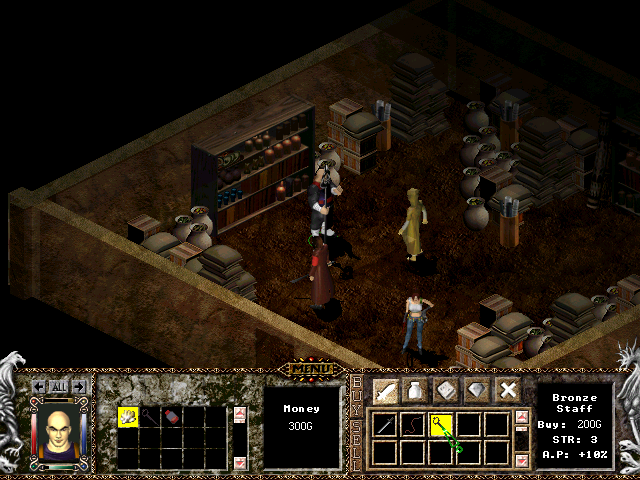Choose the whip in the shop list

tap(414, 424)
